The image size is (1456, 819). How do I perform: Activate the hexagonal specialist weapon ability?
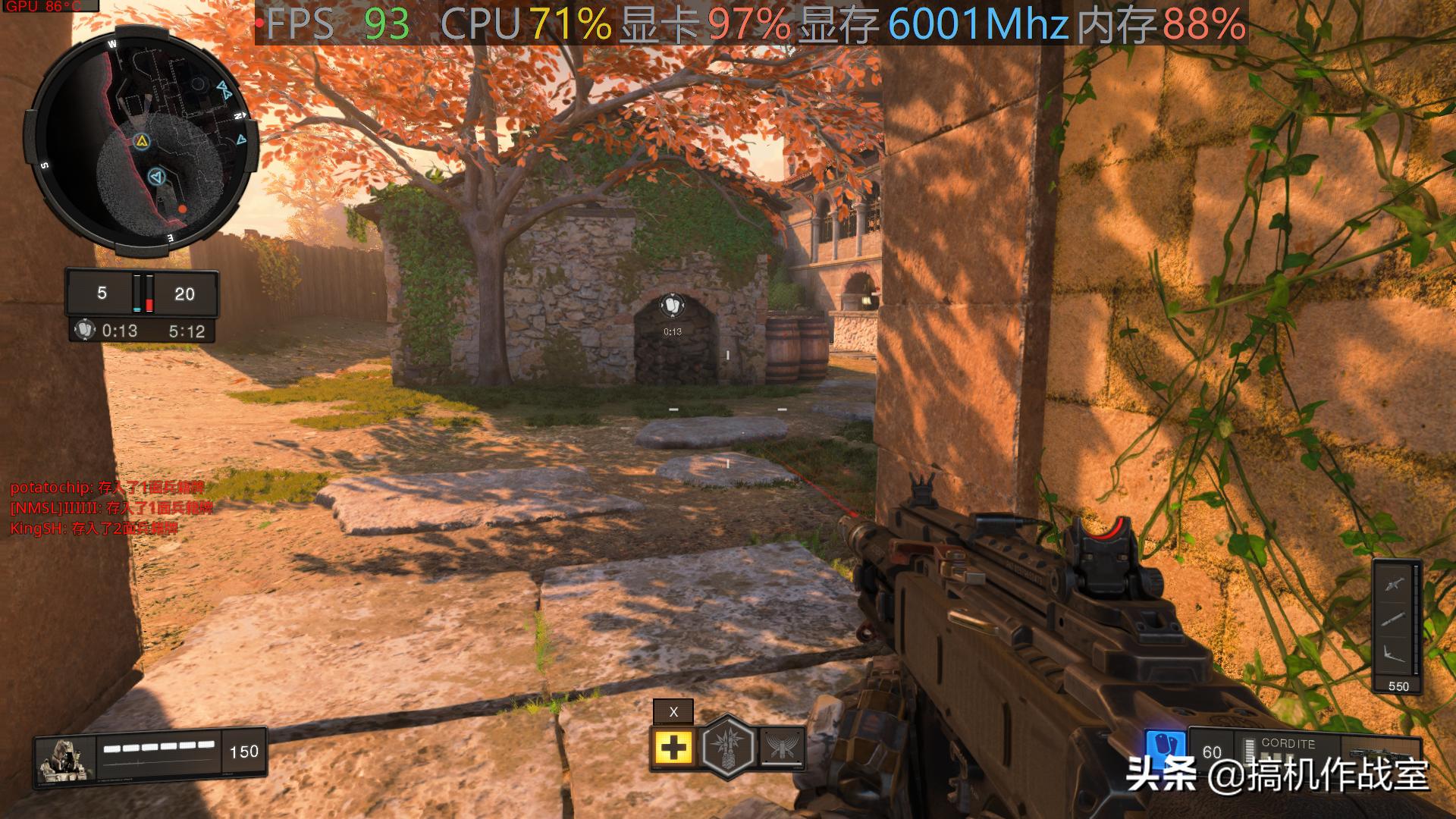coord(727,747)
